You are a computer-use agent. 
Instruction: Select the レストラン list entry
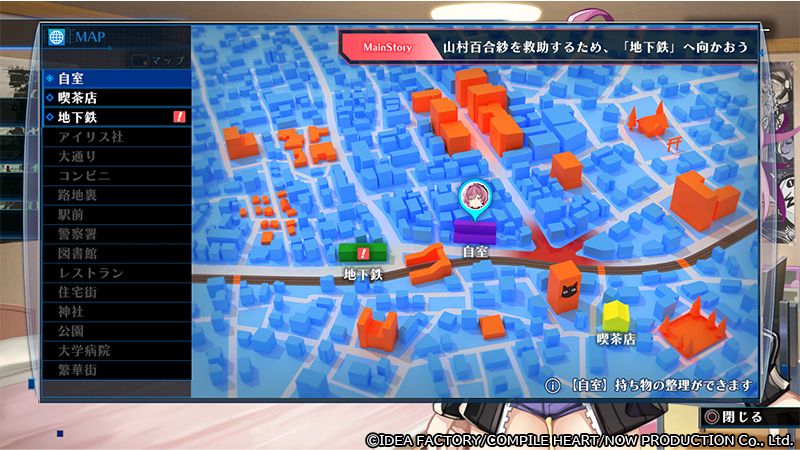click(115, 273)
